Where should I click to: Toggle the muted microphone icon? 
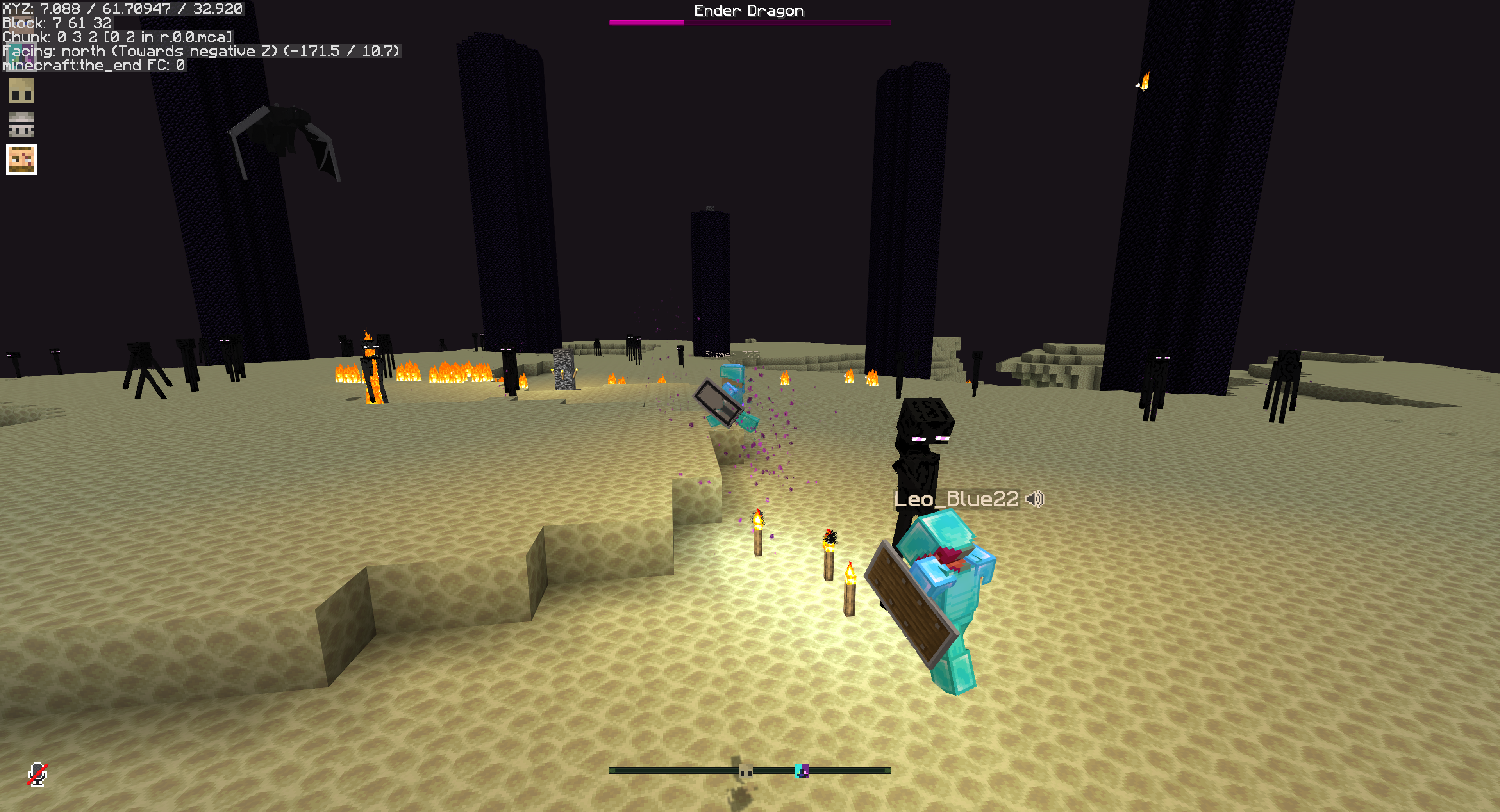tap(38, 774)
